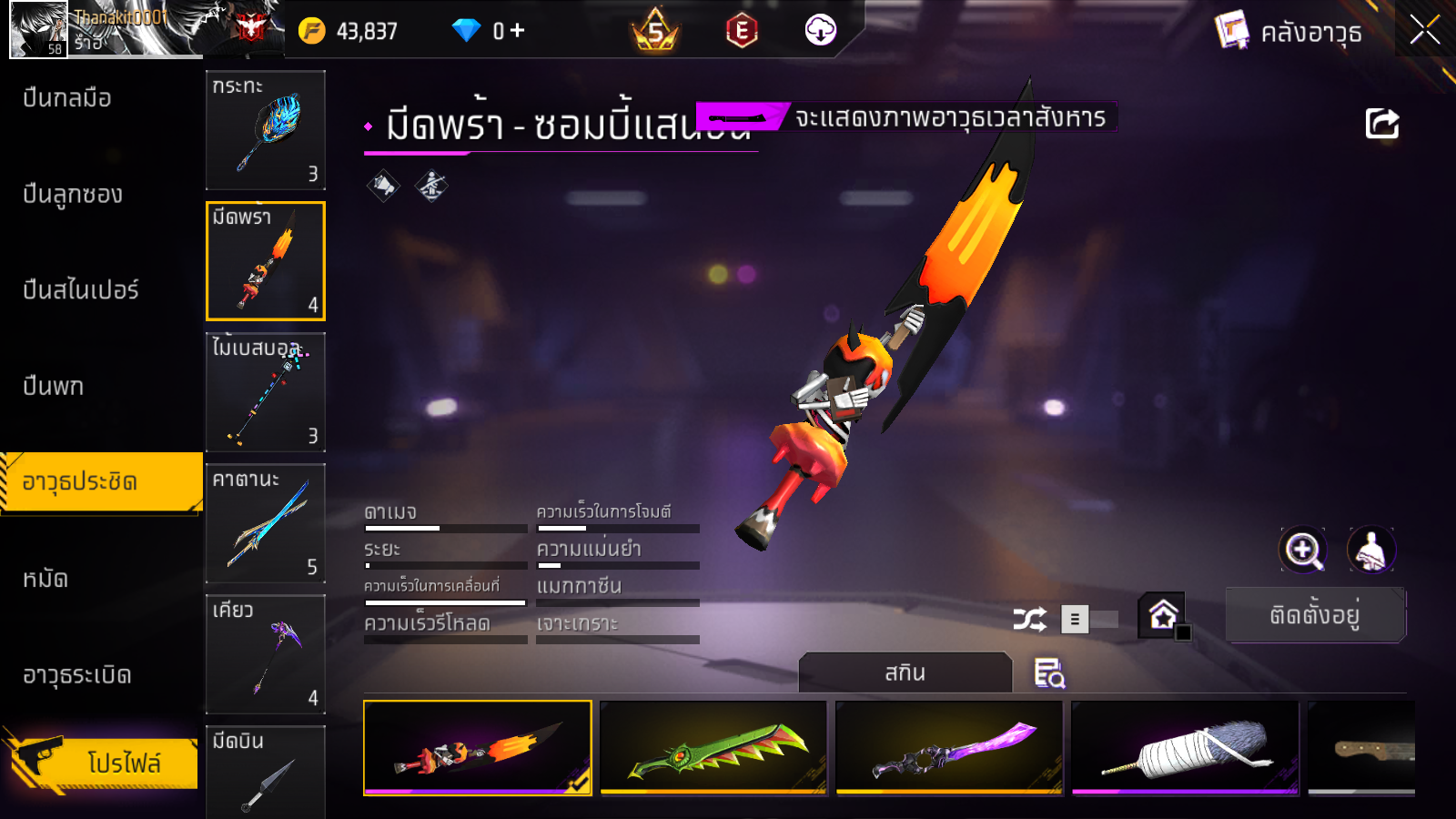Screen dimensions: 1456x819
Task: Share the current weapon skin
Action: [1381, 124]
